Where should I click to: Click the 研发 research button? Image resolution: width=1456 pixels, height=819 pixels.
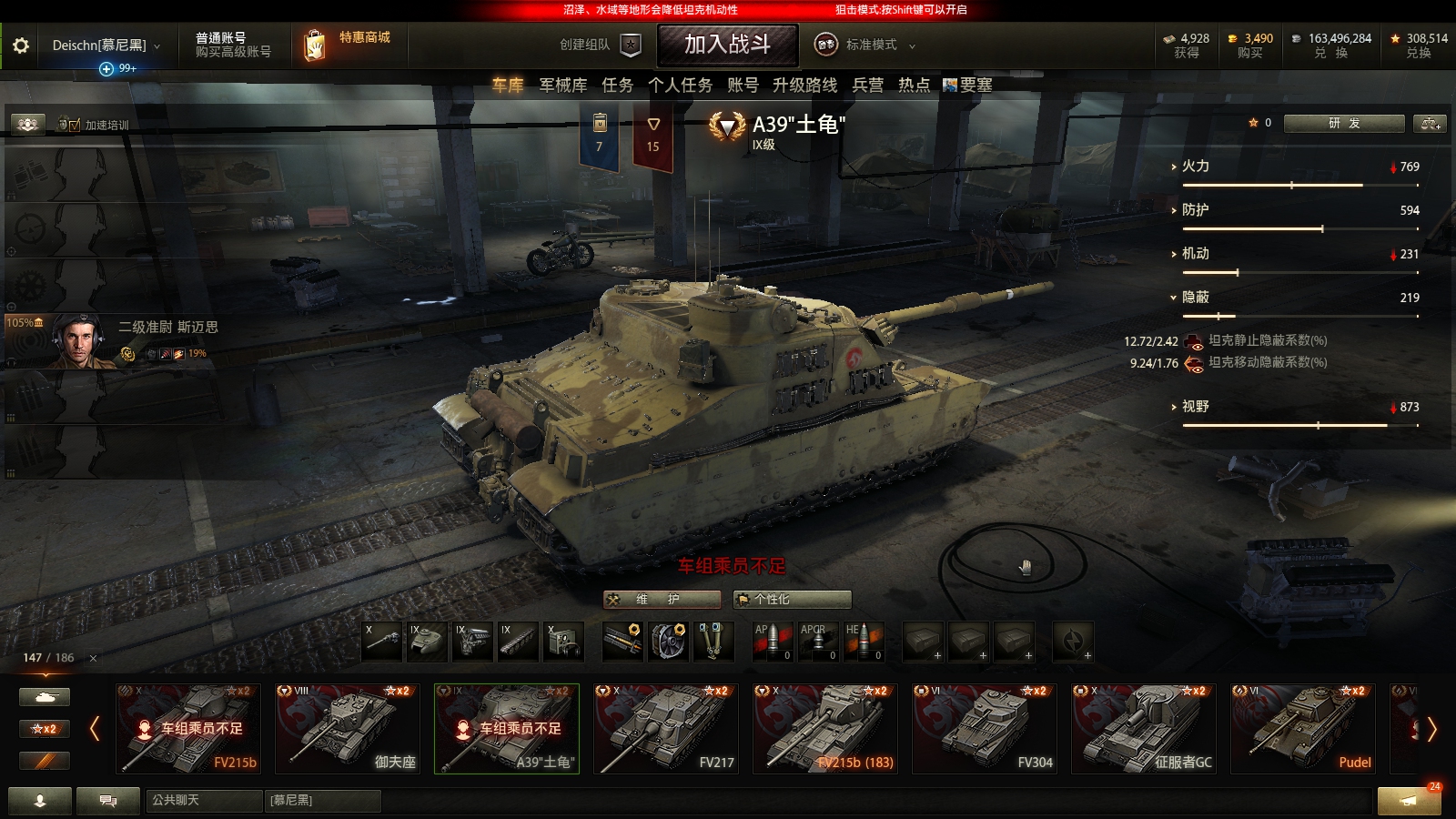pyautogui.click(x=1343, y=123)
